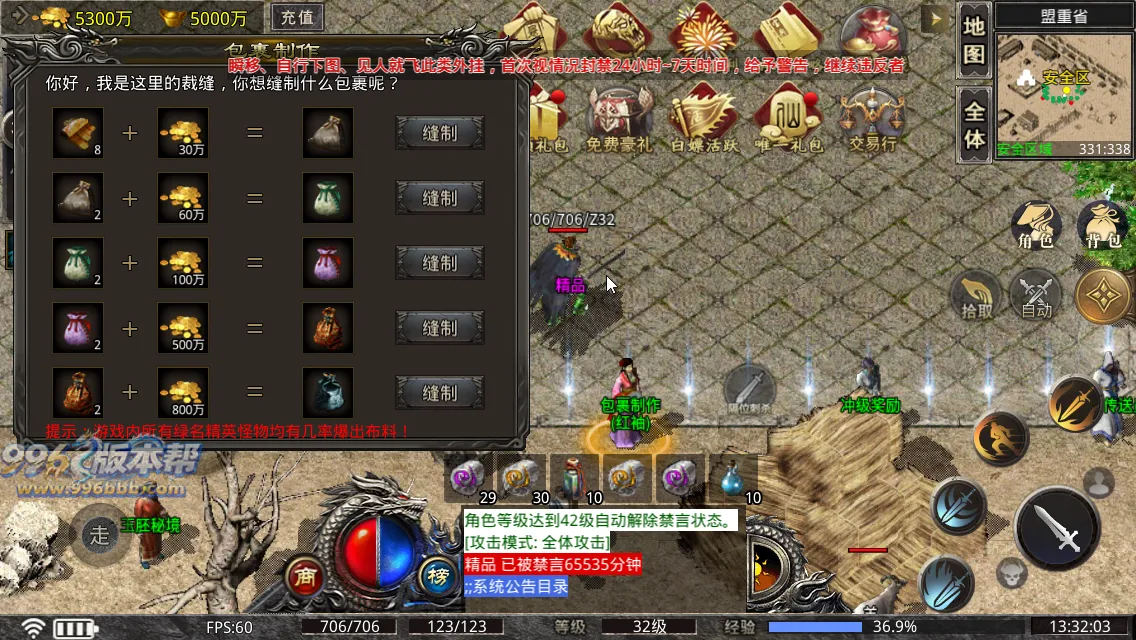Toggle the 全体 attack mode button
Image resolution: width=1136 pixels, height=640 pixels.
(974, 124)
